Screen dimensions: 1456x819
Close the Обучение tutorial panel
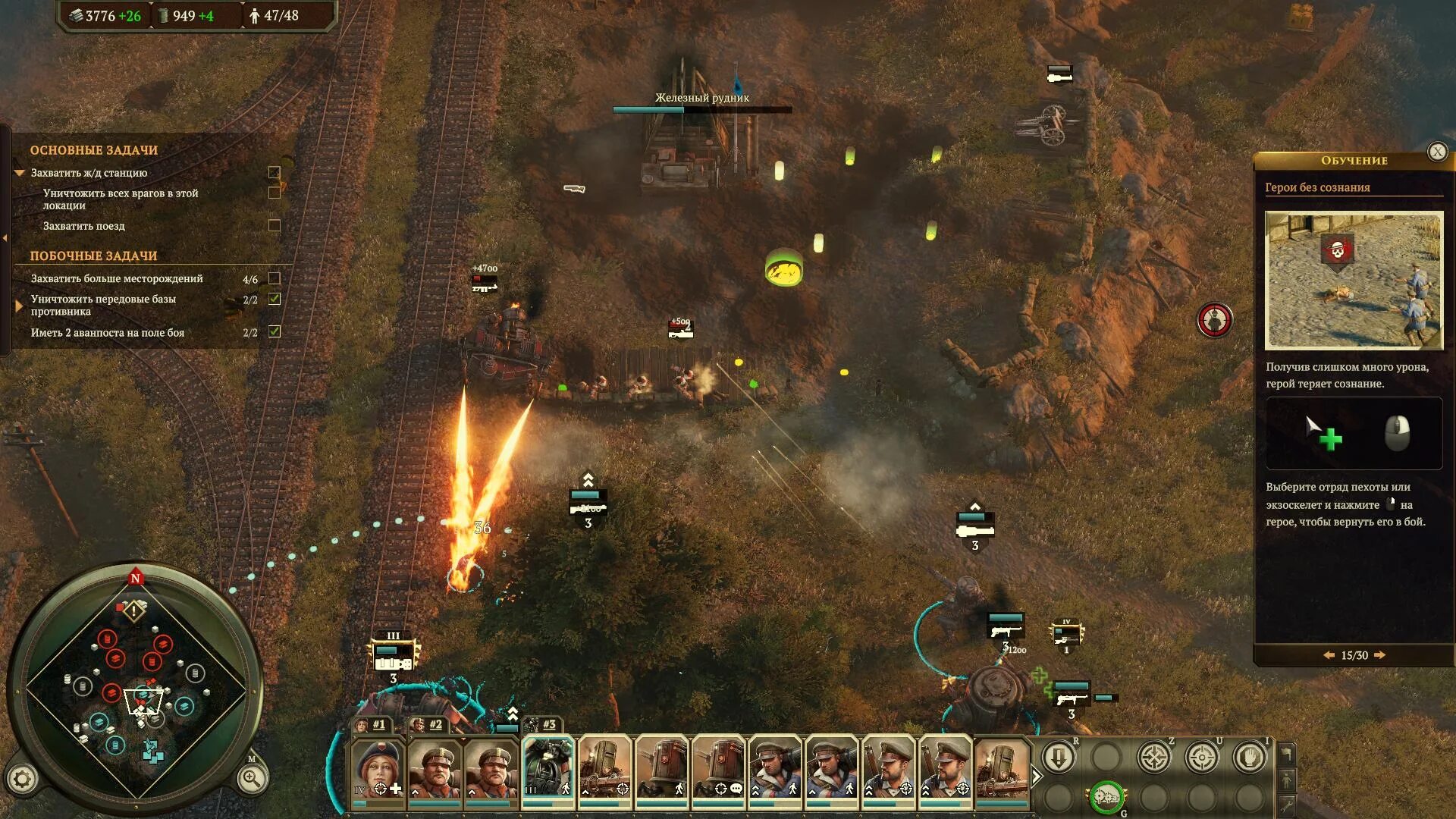(x=1437, y=152)
